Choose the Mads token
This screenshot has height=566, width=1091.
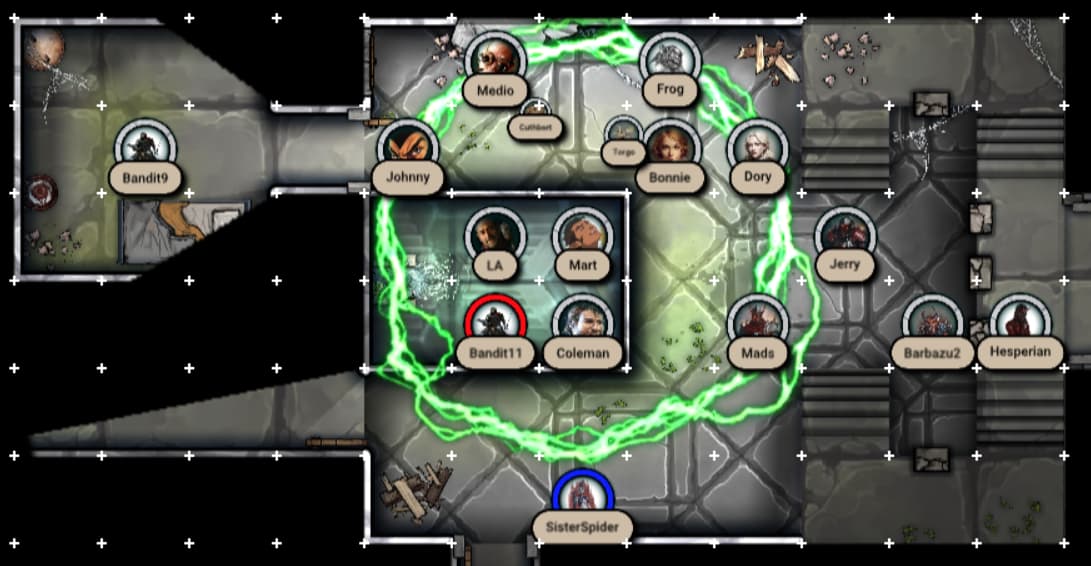[x=757, y=324]
